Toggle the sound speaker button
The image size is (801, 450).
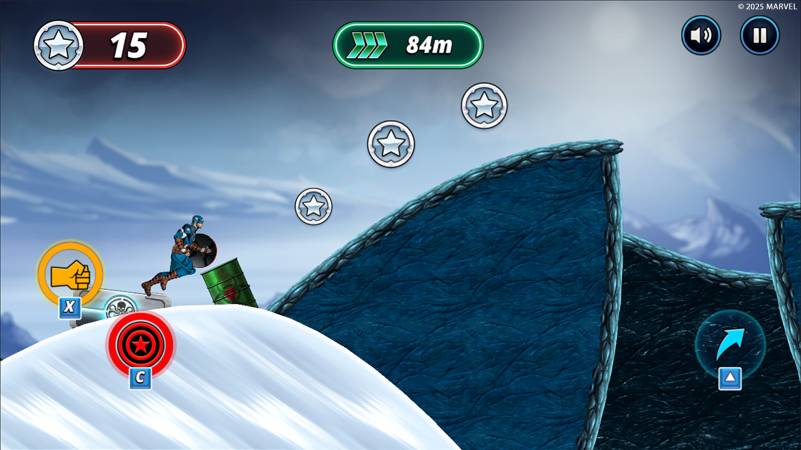pyautogui.click(x=701, y=36)
